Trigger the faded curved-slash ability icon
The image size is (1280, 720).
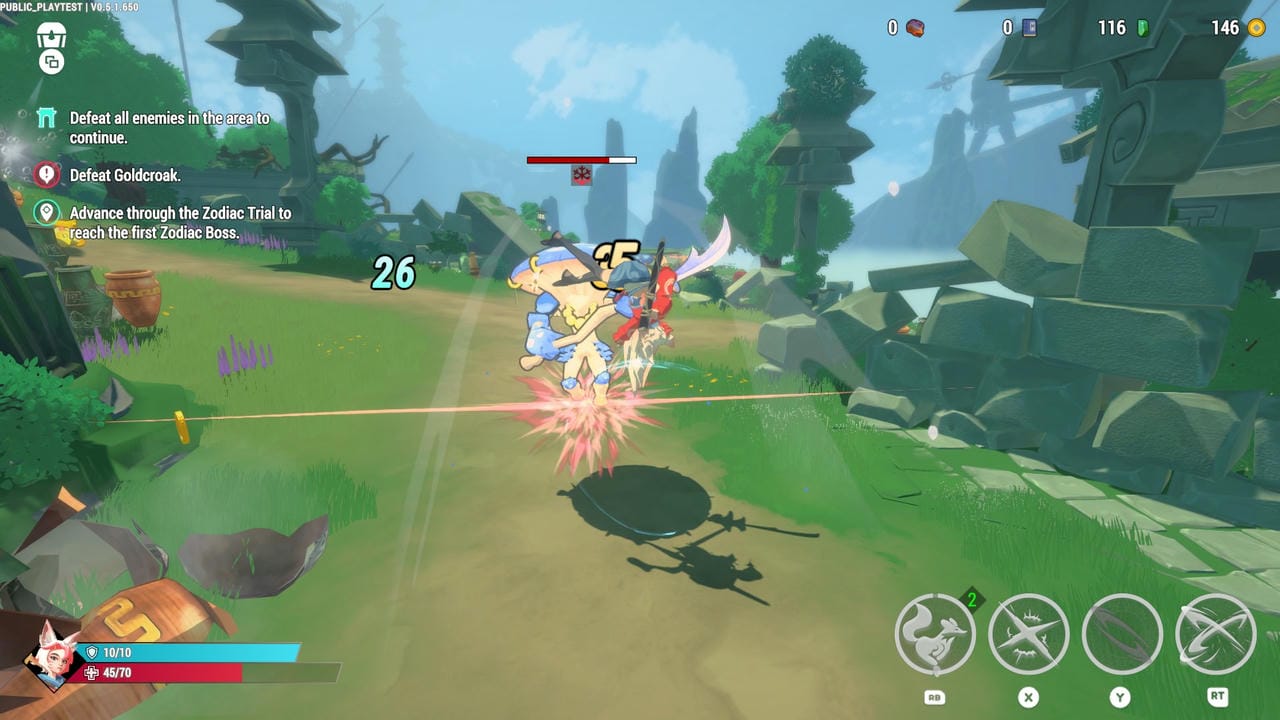(x=1122, y=635)
